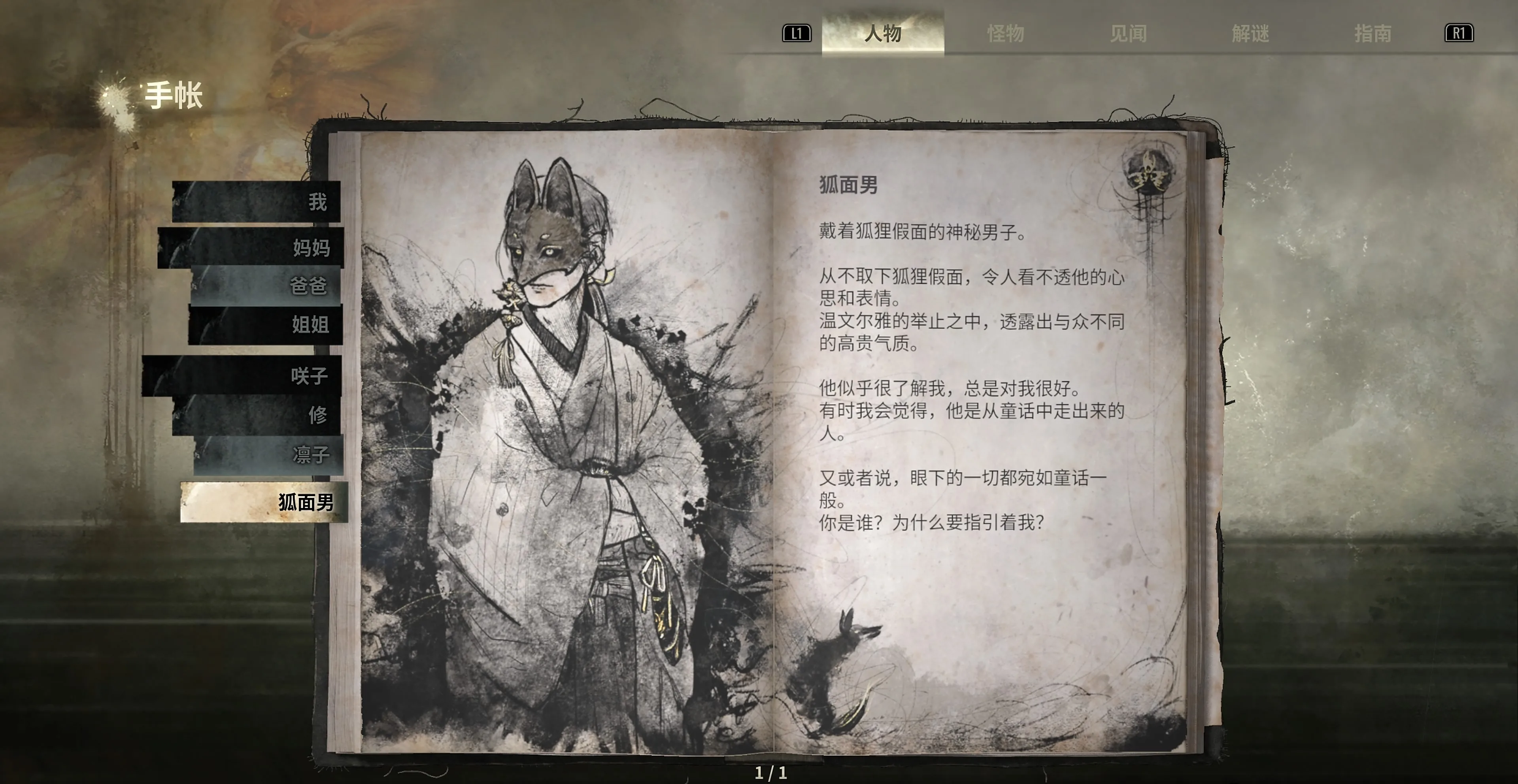The height and width of the screenshot is (784, 1518).
Task: Open the 怪物 tab
Action: [1005, 33]
